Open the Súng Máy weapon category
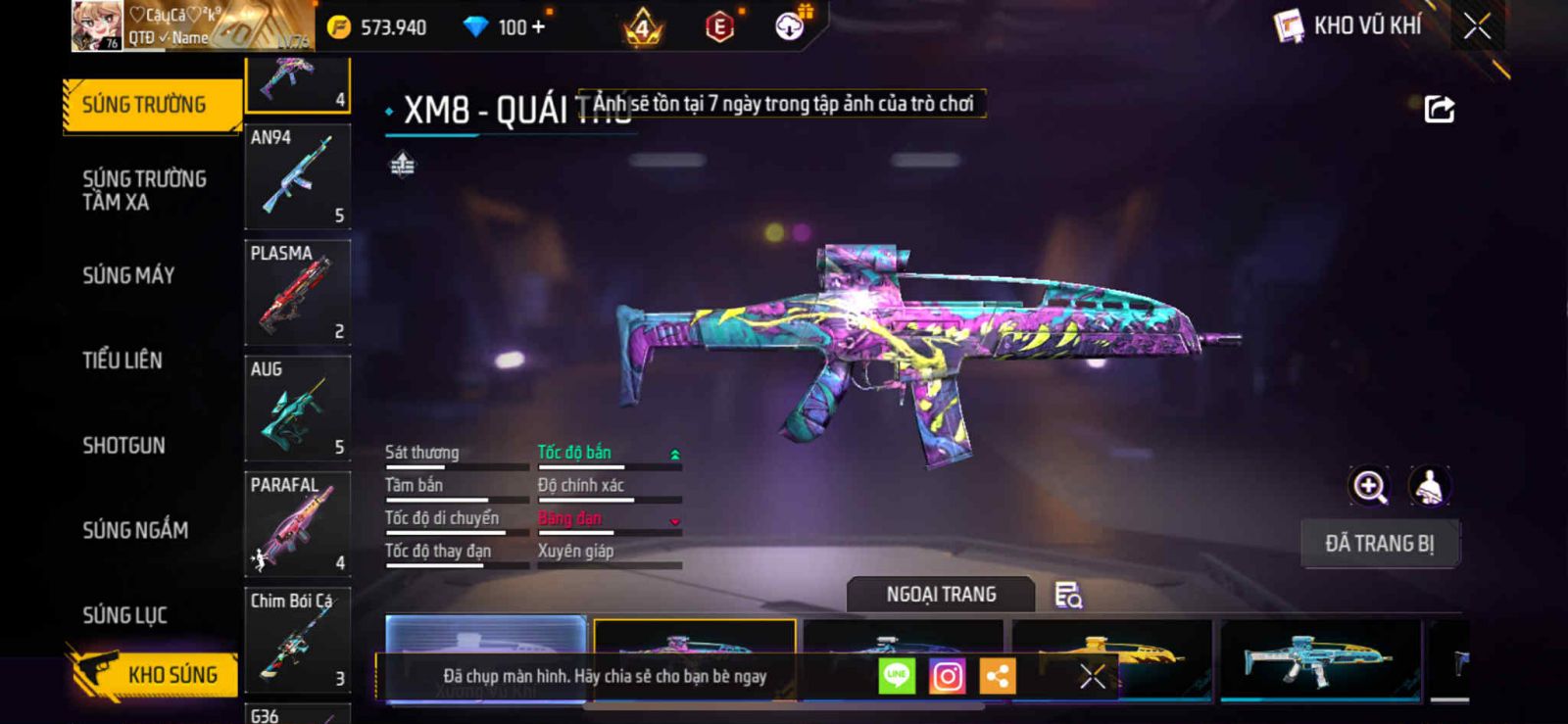The image size is (1568, 724). [x=128, y=275]
